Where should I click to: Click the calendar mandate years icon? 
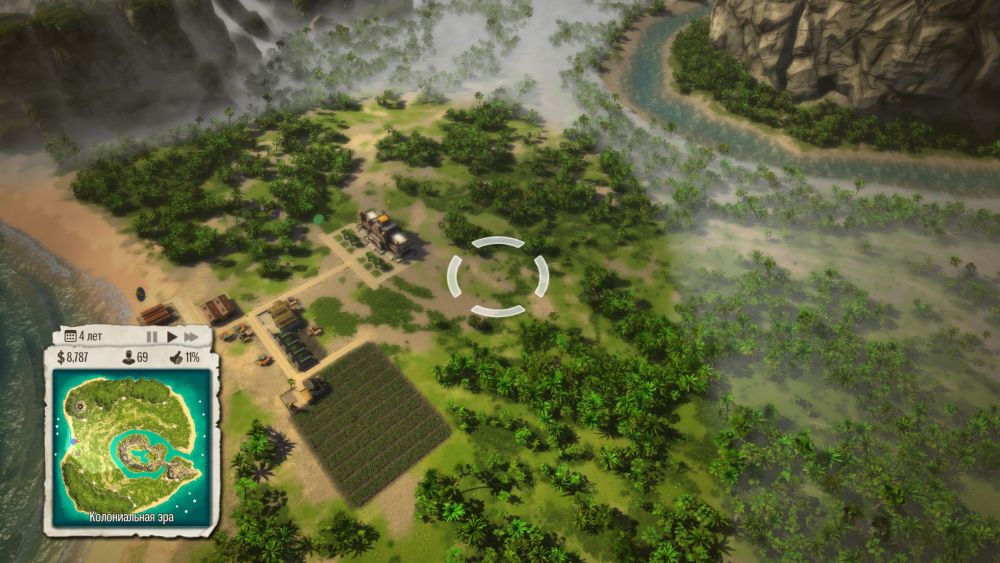[71, 336]
